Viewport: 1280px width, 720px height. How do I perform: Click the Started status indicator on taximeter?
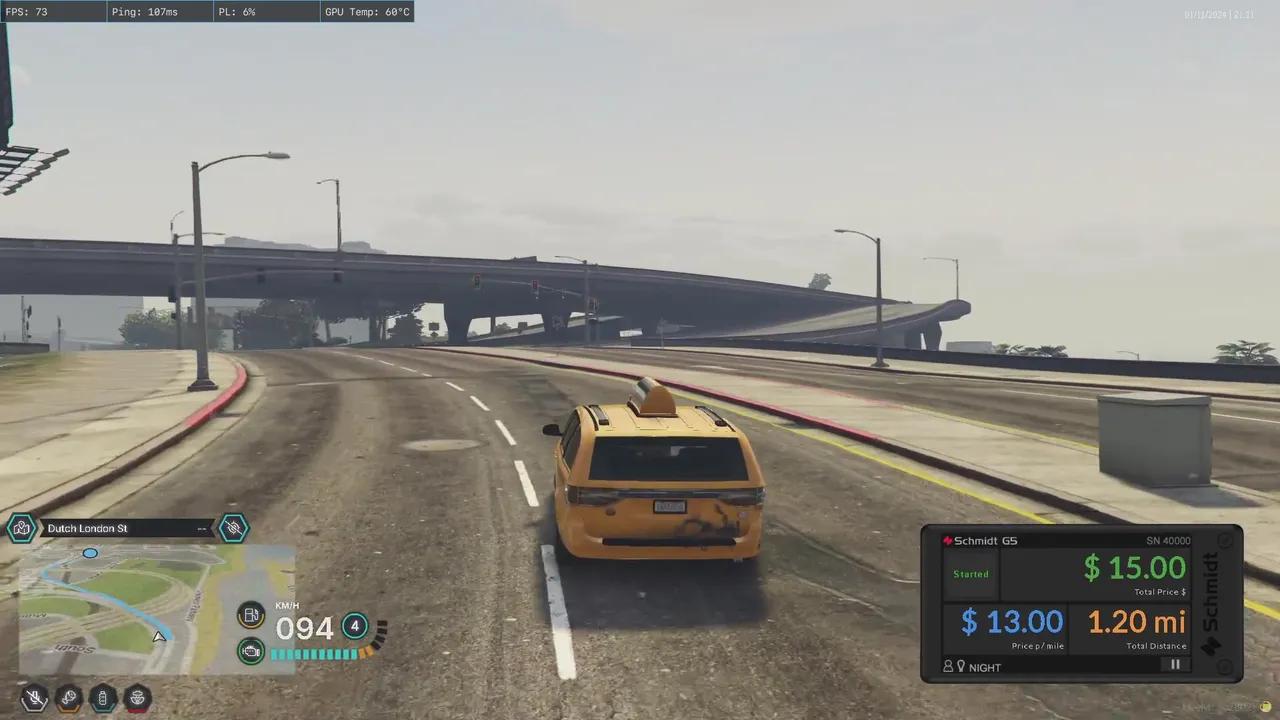(x=970, y=573)
